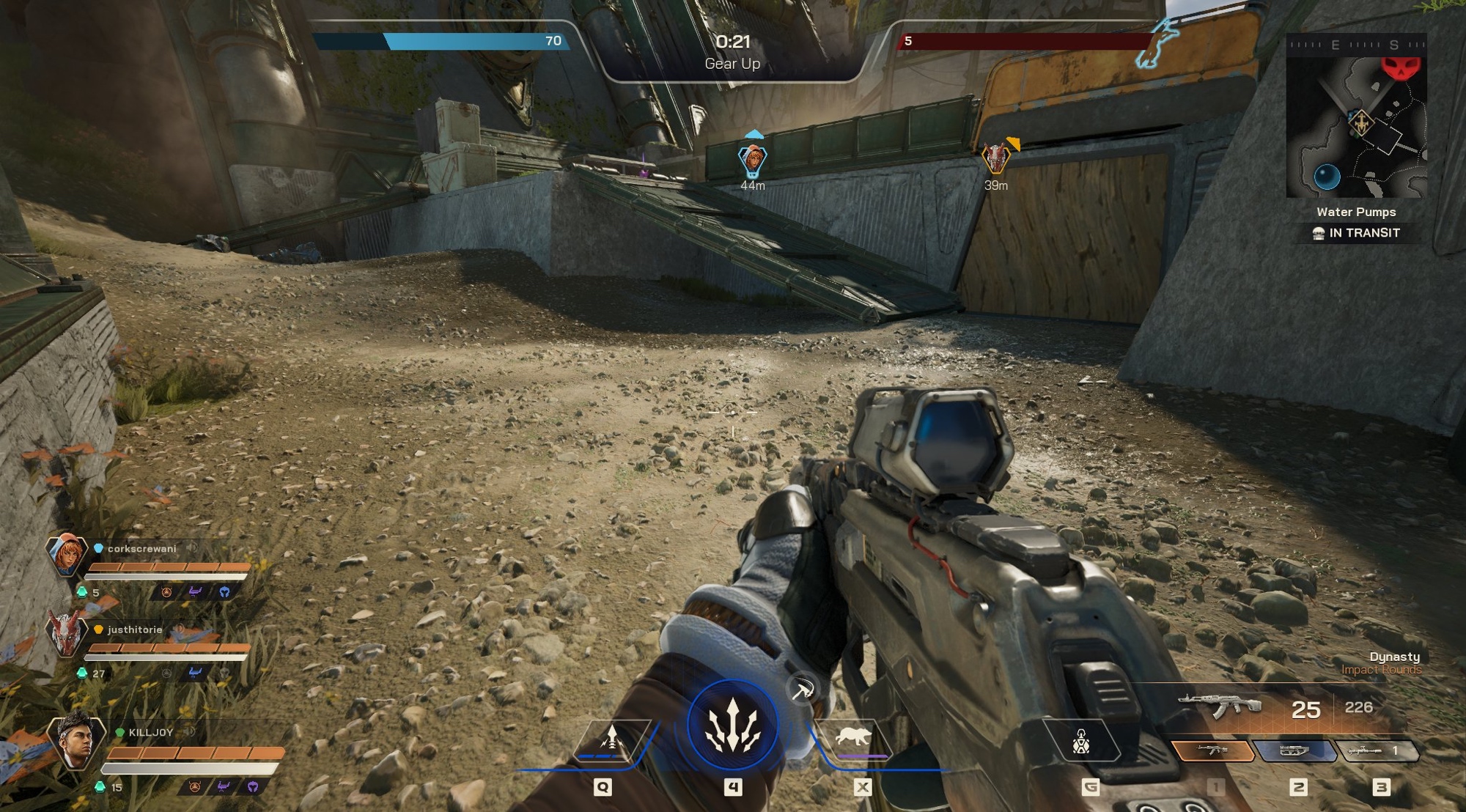Switch to the blue secondary weapon slot
Viewport: 1466px width, 812px height.
1294,750
